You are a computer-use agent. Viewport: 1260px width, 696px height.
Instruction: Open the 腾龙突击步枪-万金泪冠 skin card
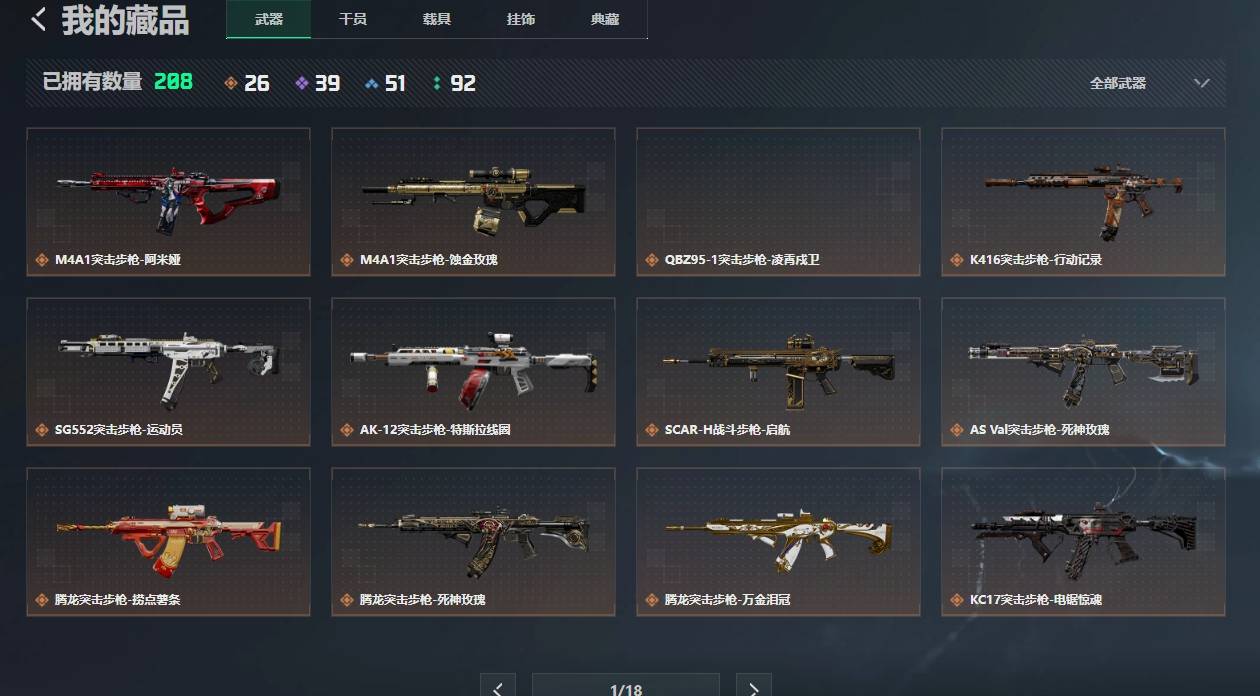click(x=778, y=541)
